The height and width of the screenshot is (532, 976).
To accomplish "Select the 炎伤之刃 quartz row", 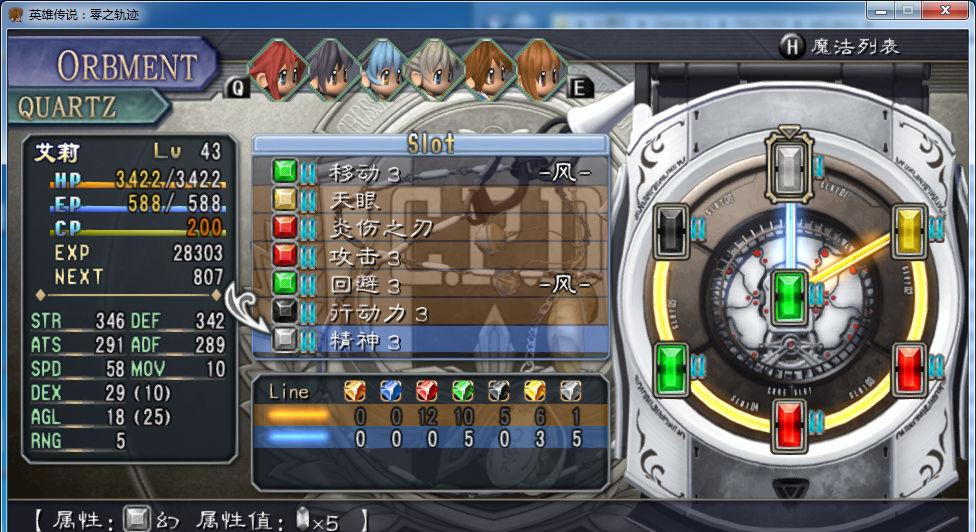I will pyautogui.click(x=430, y=228).
